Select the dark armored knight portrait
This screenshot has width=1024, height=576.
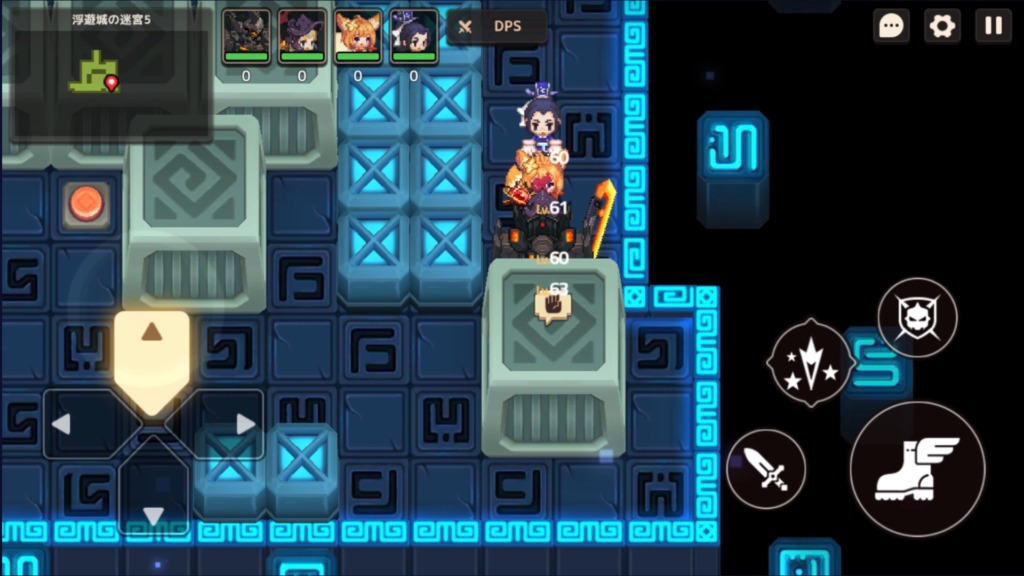coord(246,35)
